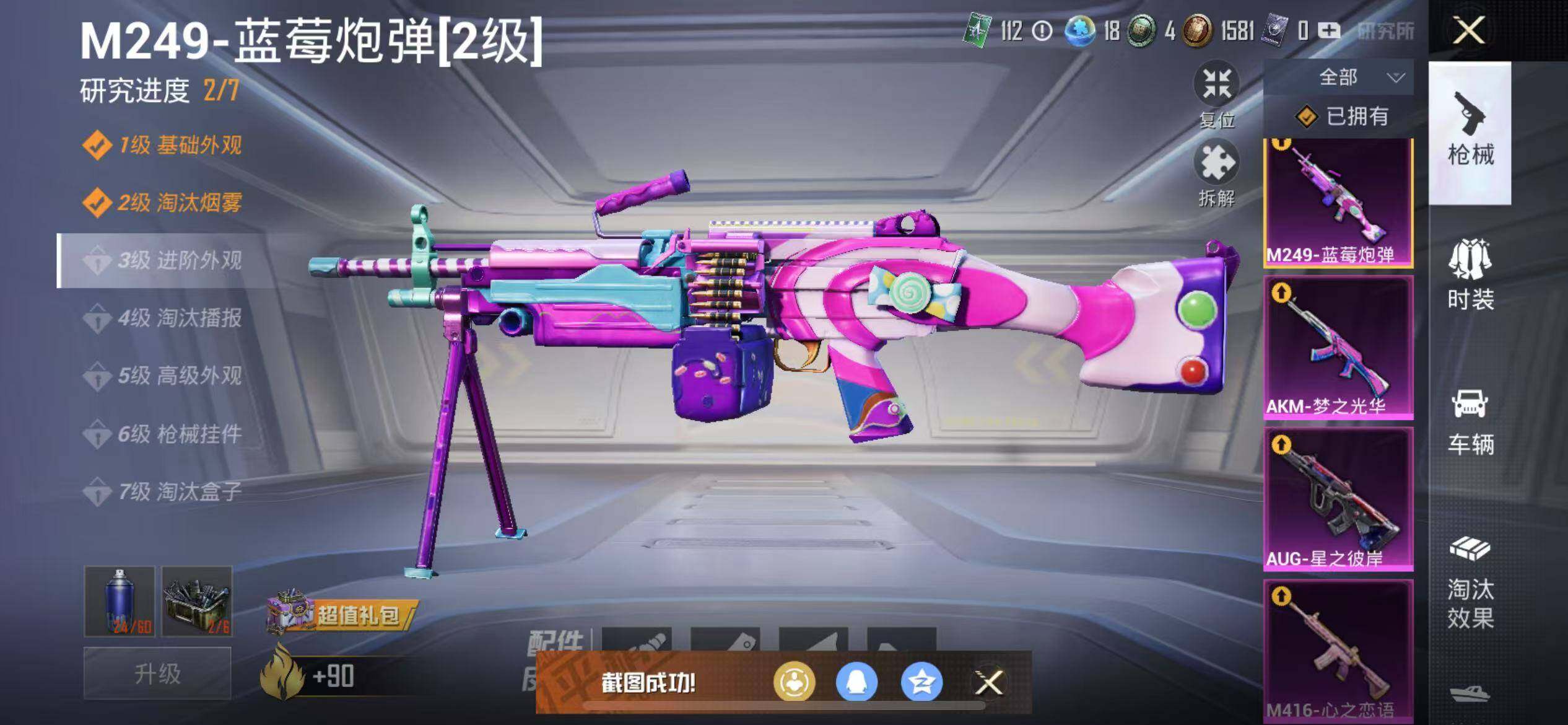
Task: Toggle the 已拥有 owned filter
Action: tap(1341, 116)
